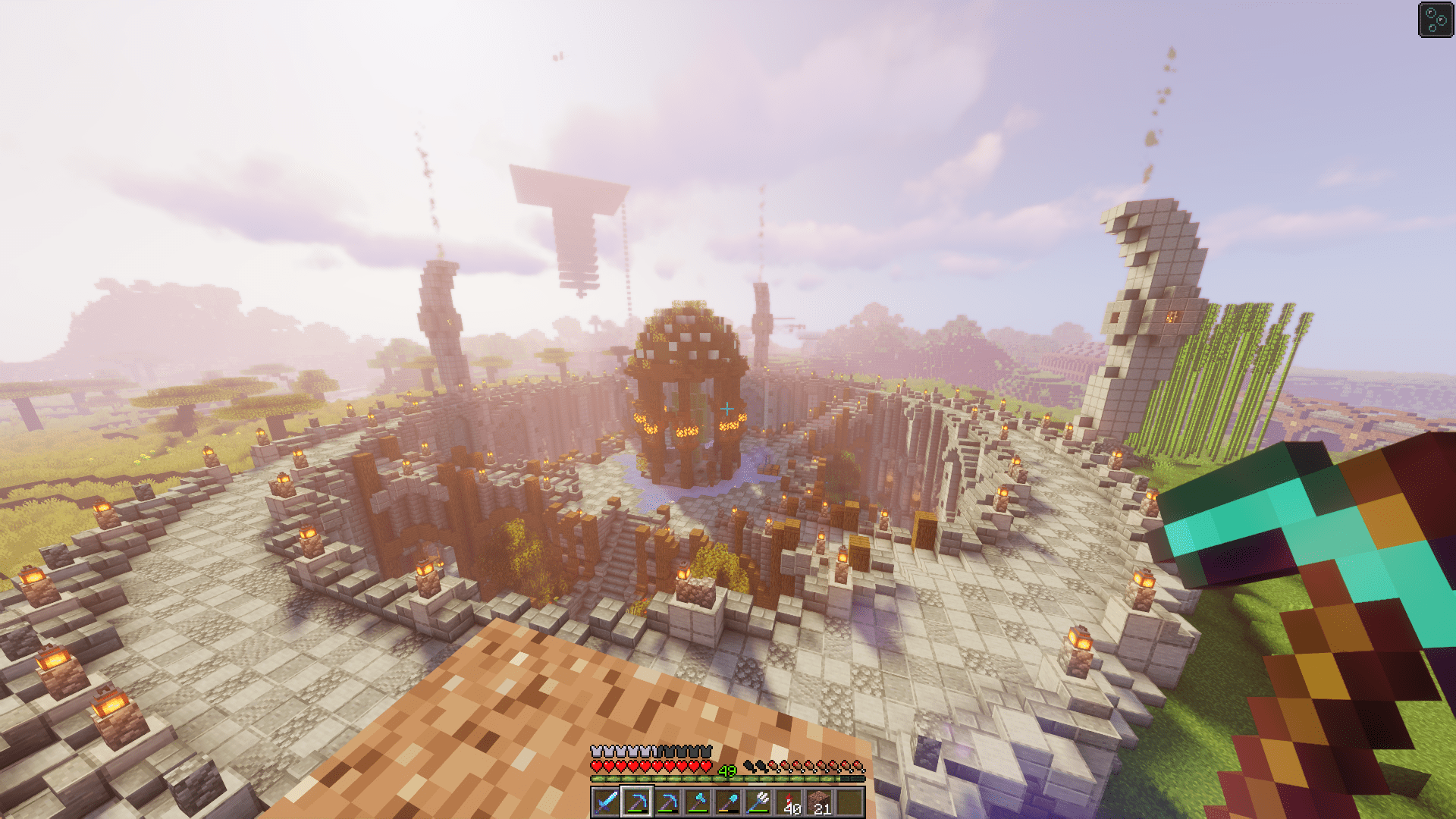Click the first filled armor chestplate icon

pos(597,751)
